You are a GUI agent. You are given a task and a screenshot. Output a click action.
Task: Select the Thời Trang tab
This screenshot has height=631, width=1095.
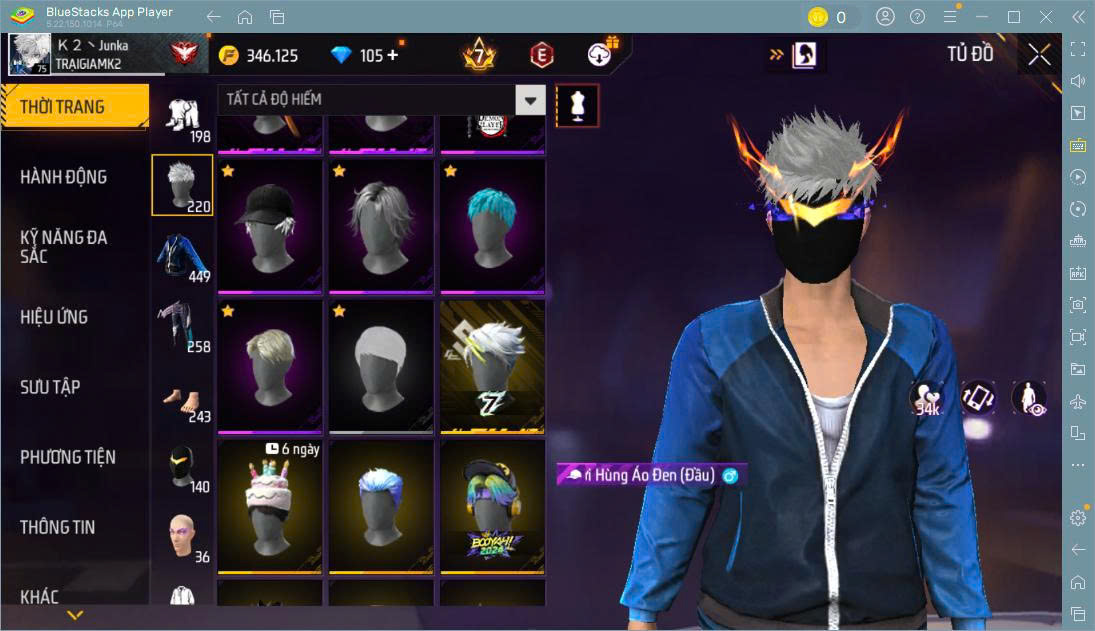click(74, 107)
